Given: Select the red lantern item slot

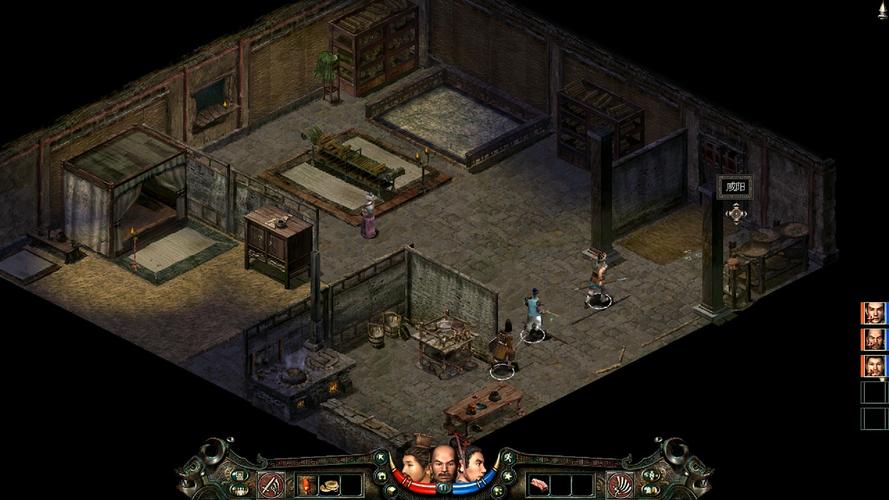Looking at the screenshot, I should click(x=306, y=485).
